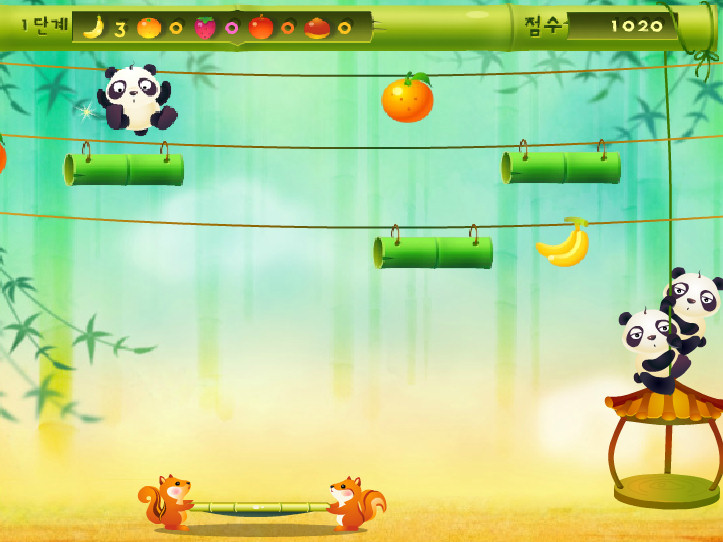Click the chestnut icon in the fruit tracker

click(x=317, y=27)
